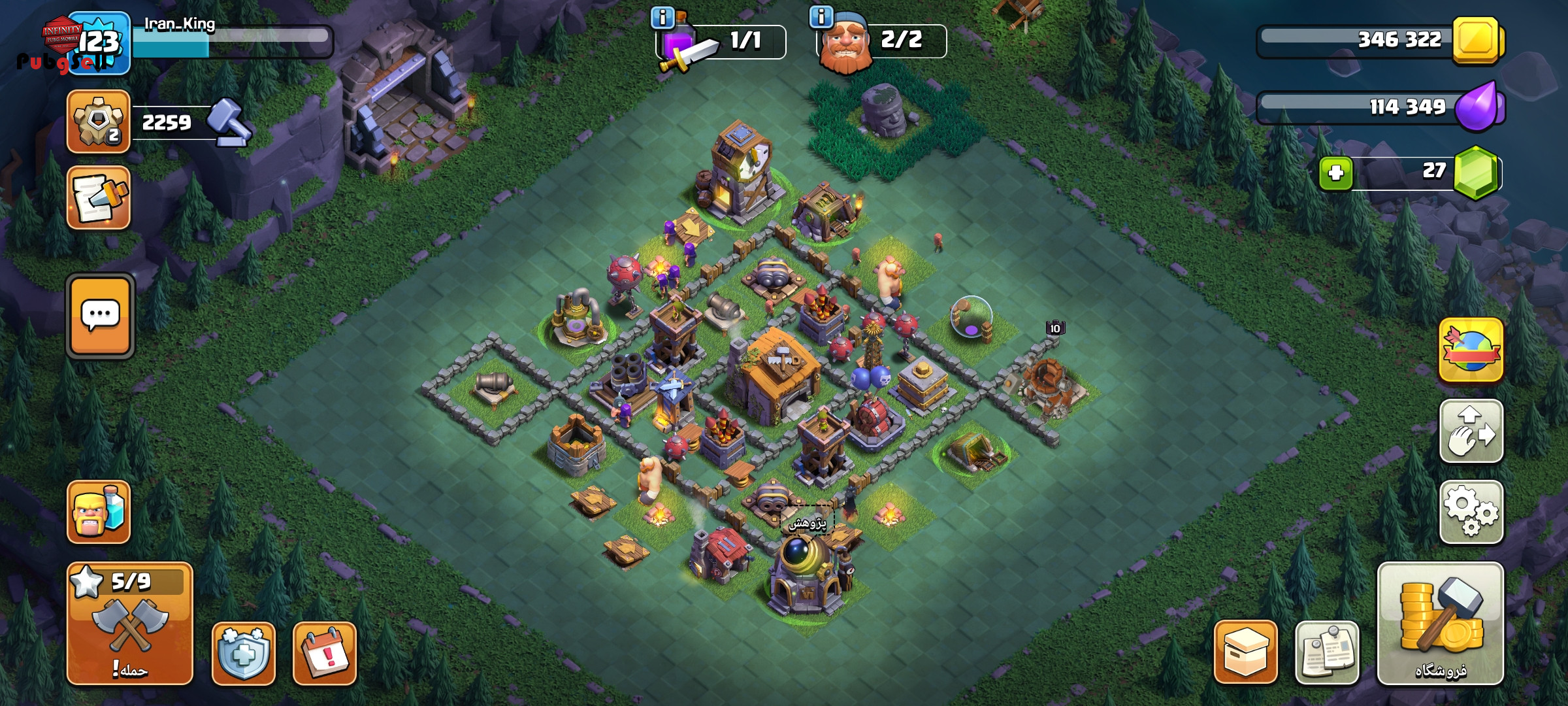The image size is (1568, 706).
Task: Show info for the sword and elixir counter
Action: (662, 18)
